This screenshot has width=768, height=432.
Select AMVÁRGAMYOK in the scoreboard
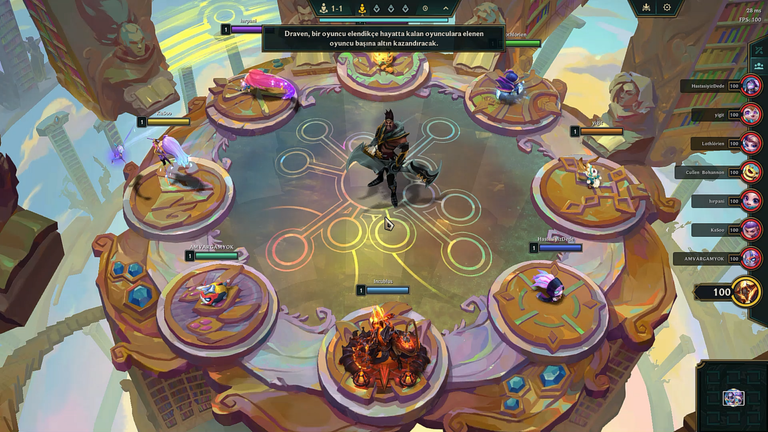pyautogui.click(x=750, y=258)
